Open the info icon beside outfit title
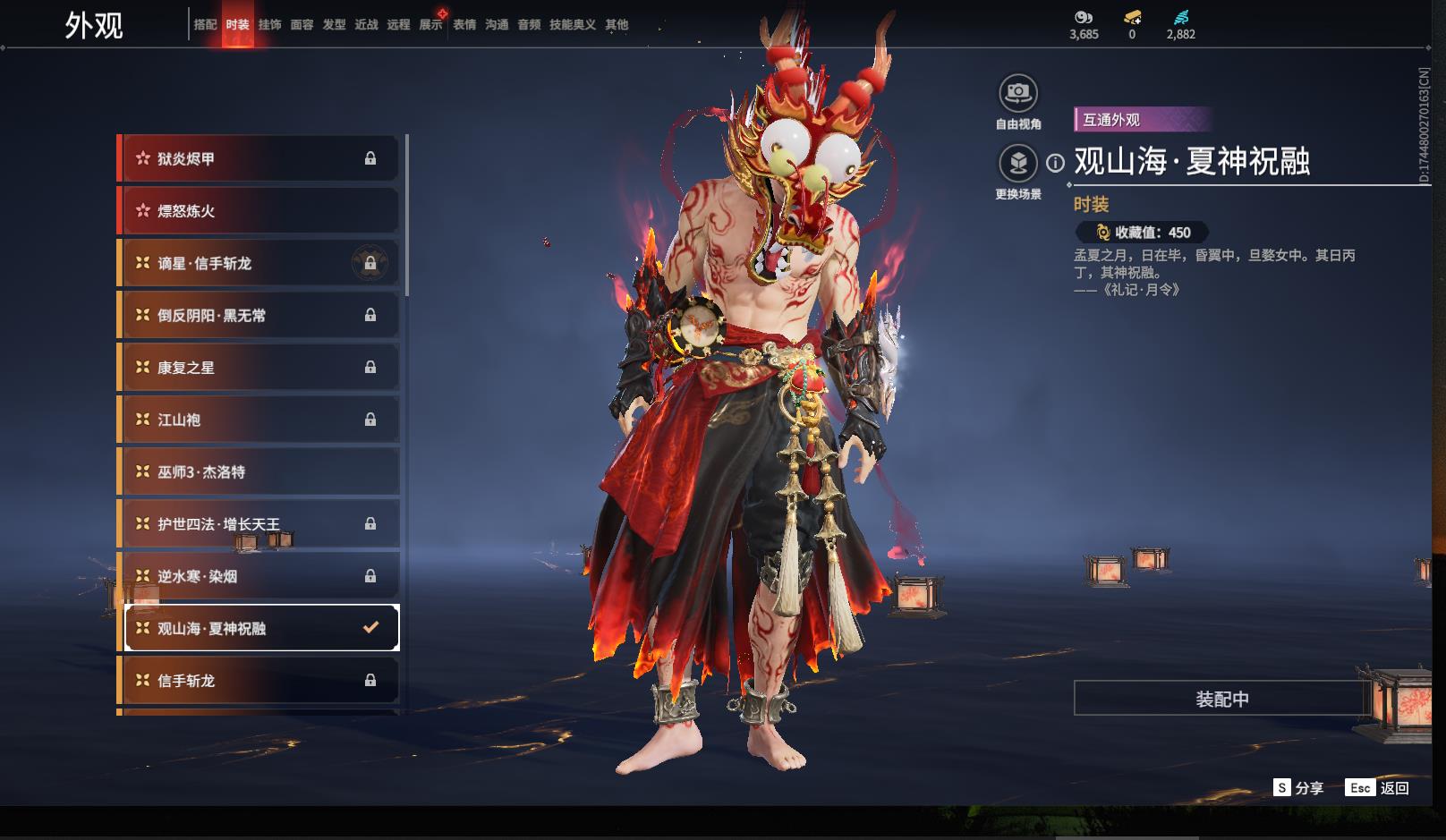This screenshot has width=1446, height=840. coord(1056,163)
